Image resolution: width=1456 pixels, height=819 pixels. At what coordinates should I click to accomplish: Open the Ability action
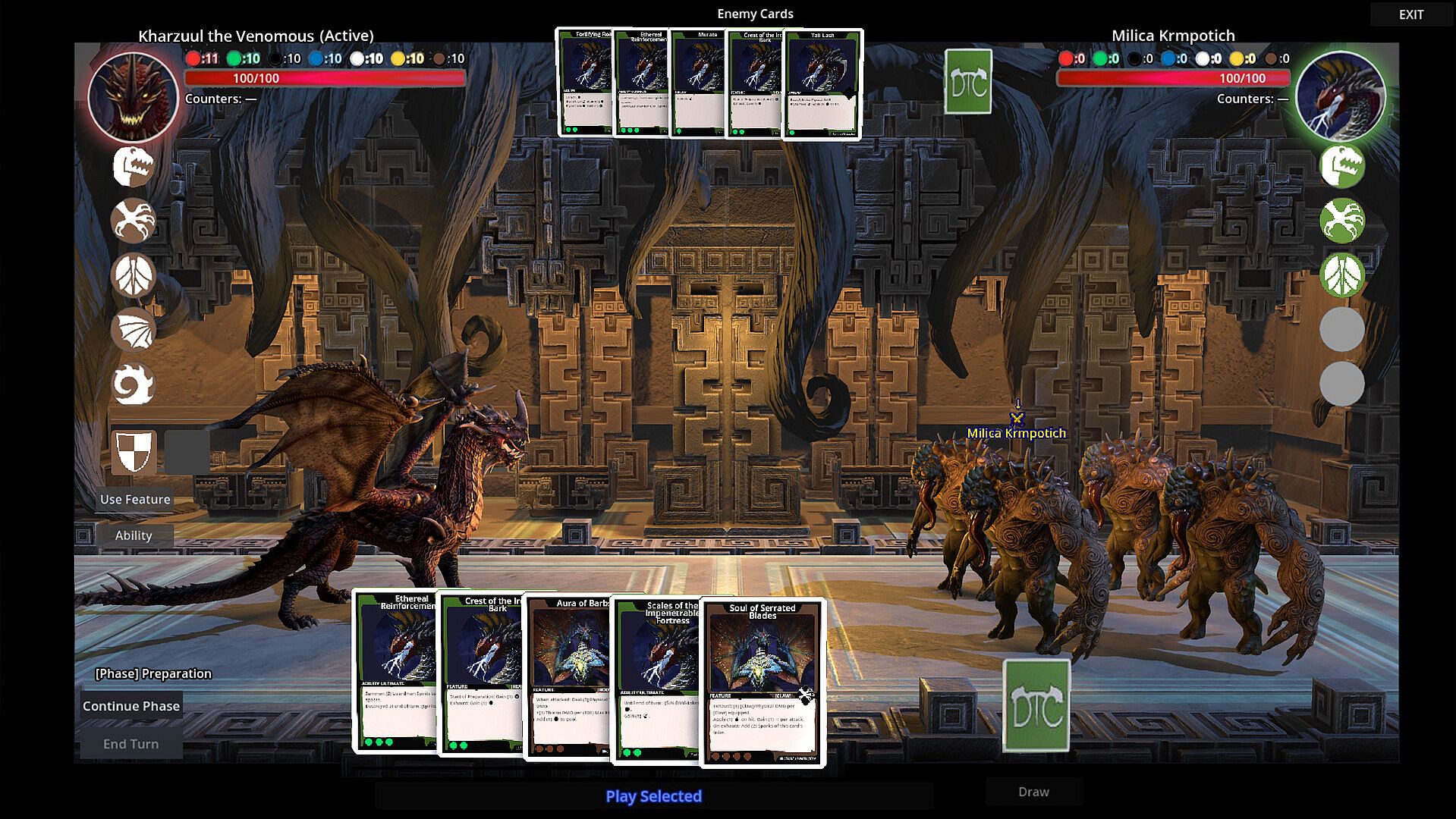(134, 535)
